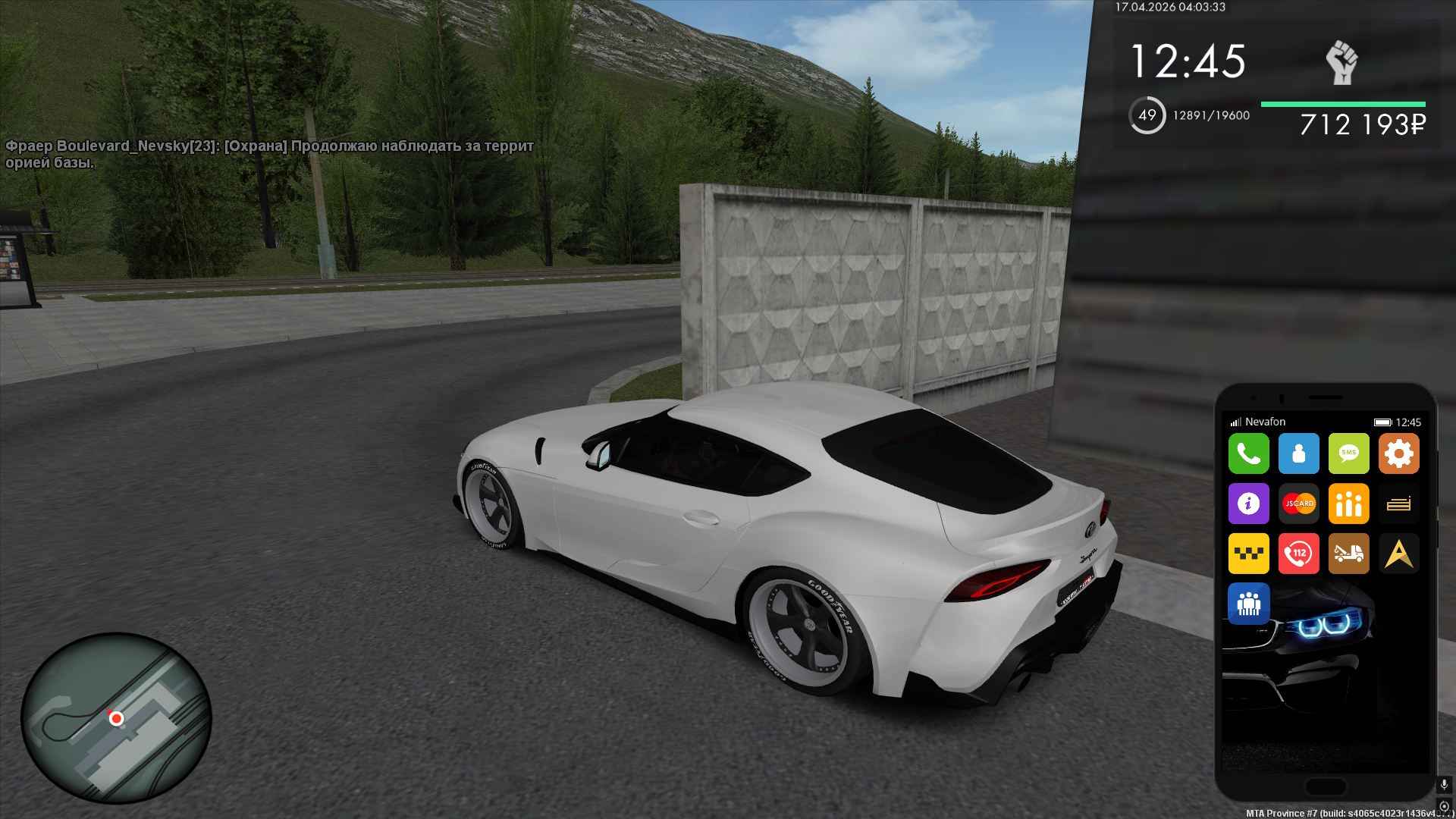Open the JSCARD bank card app
The height and width of the screenshot is (819, 1456).
point(1298,504)
